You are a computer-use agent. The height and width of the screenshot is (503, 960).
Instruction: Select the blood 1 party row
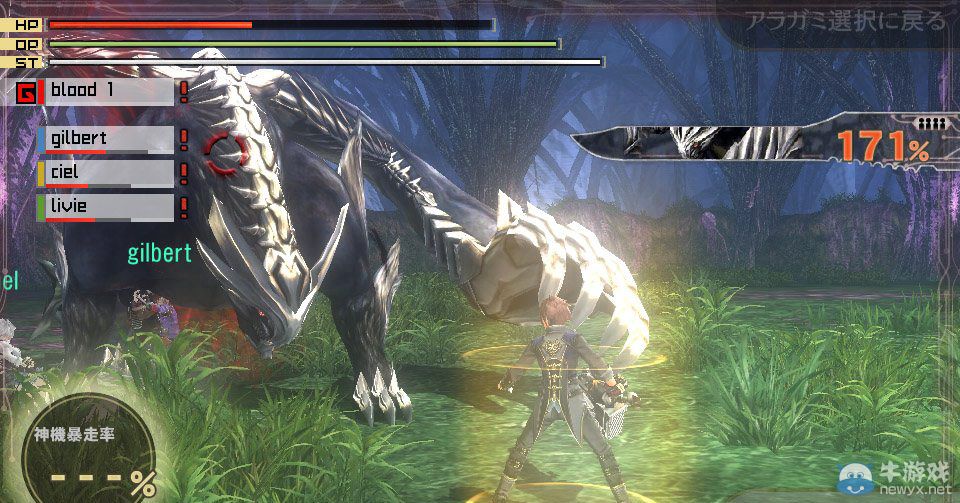(110, 92)
